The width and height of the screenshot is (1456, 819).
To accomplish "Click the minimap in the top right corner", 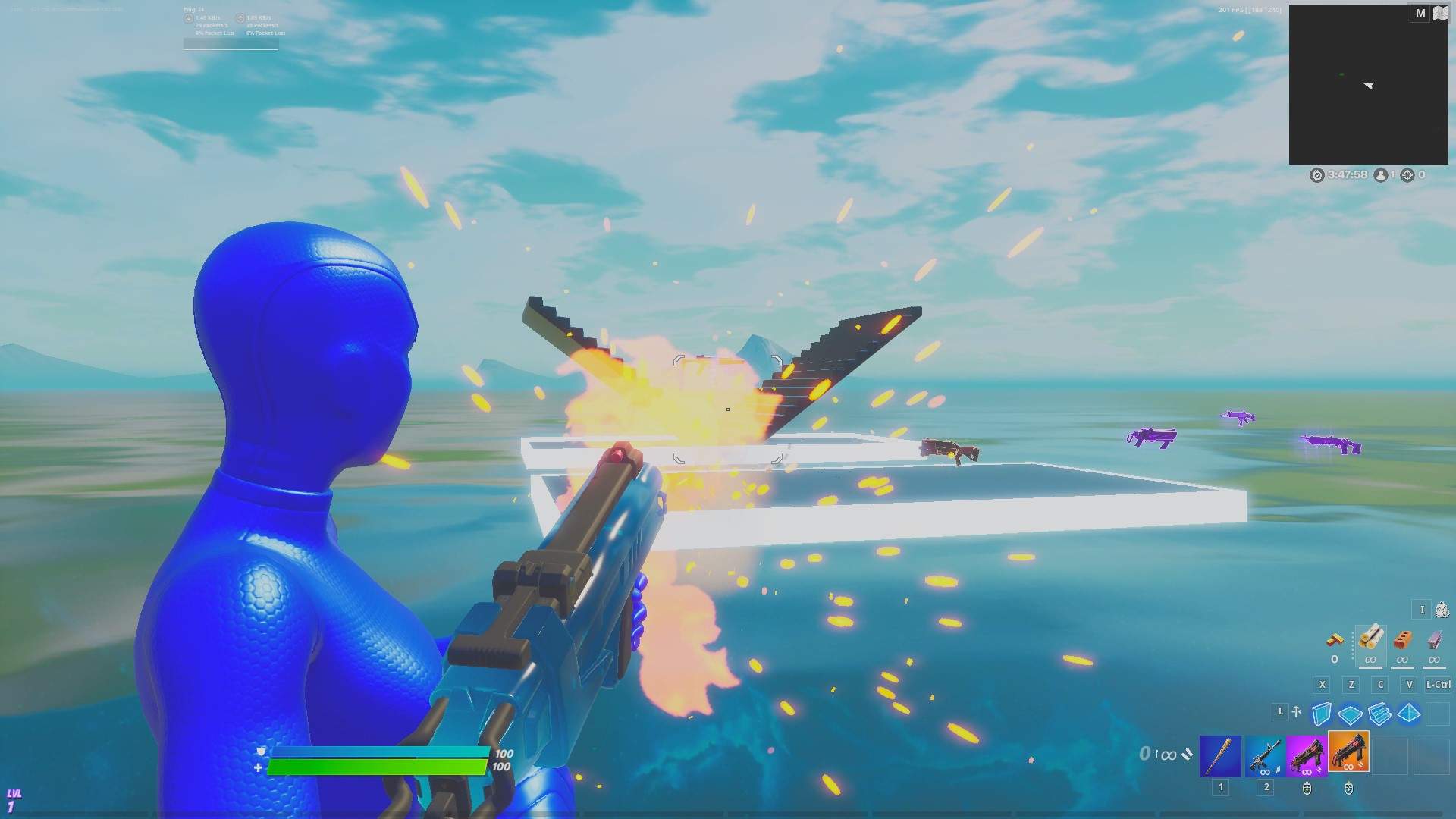I will 1369,83.
